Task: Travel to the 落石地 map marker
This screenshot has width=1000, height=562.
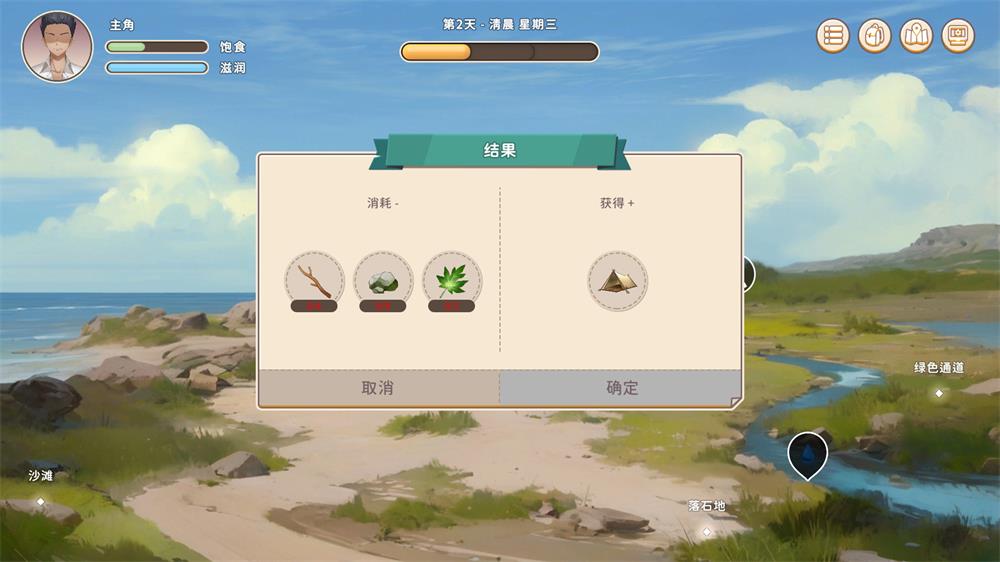Action: click(x=706, y=530)
